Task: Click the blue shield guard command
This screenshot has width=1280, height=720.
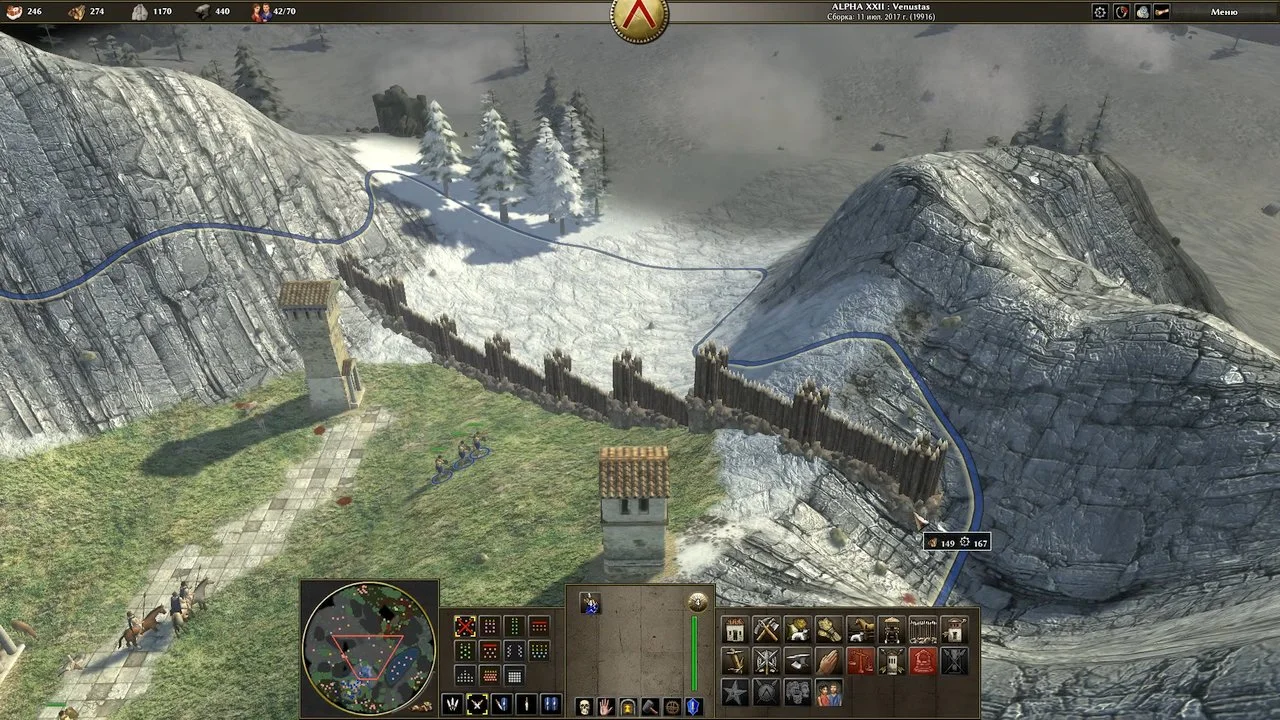Action: tap(693, 707)
